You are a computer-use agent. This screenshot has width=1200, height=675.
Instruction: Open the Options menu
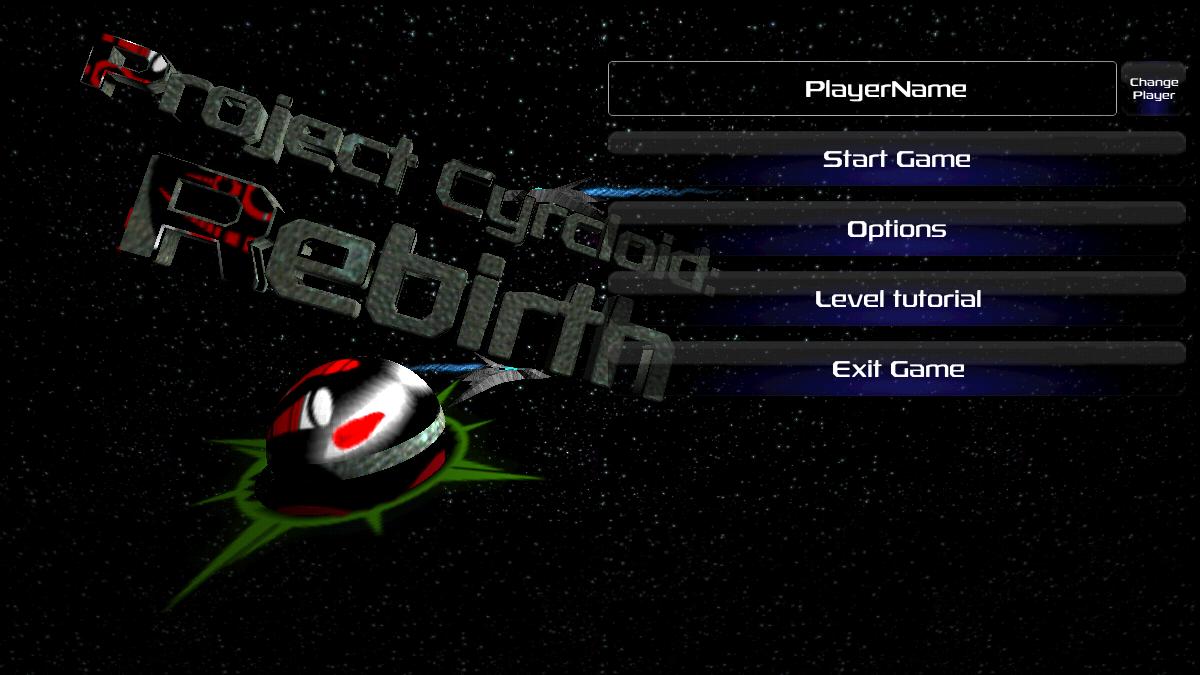tap(896, 229)
